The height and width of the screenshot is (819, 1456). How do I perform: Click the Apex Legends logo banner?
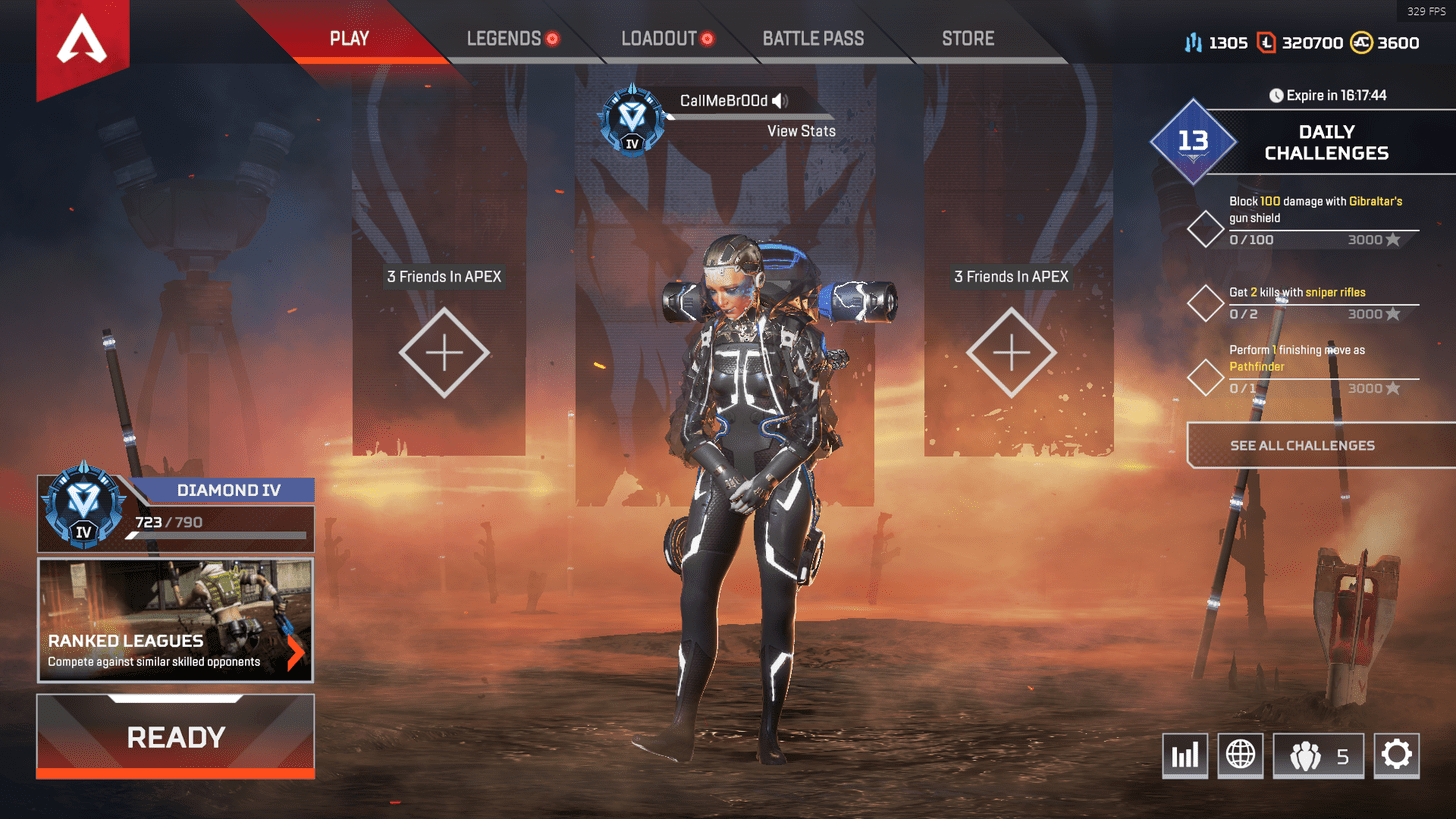click(x=75, y=43)
